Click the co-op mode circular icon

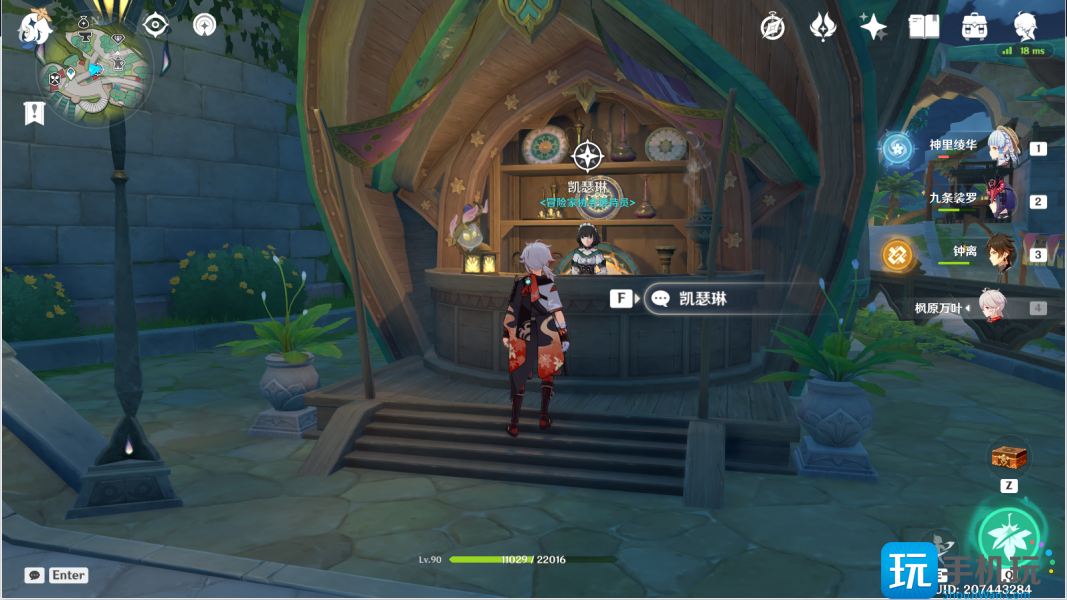[x=205, y=26]
